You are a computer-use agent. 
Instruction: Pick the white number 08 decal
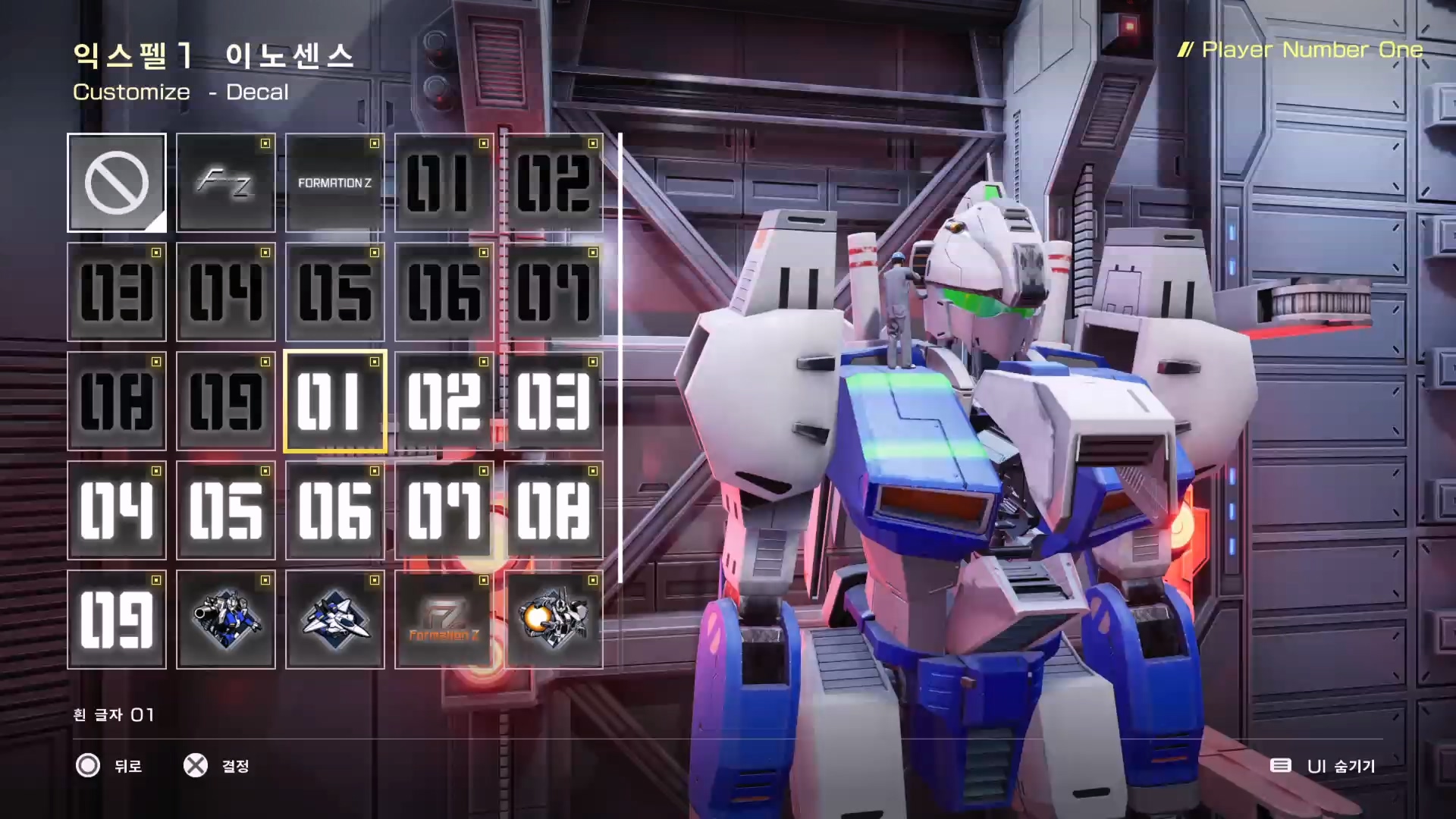pos(554,510)
